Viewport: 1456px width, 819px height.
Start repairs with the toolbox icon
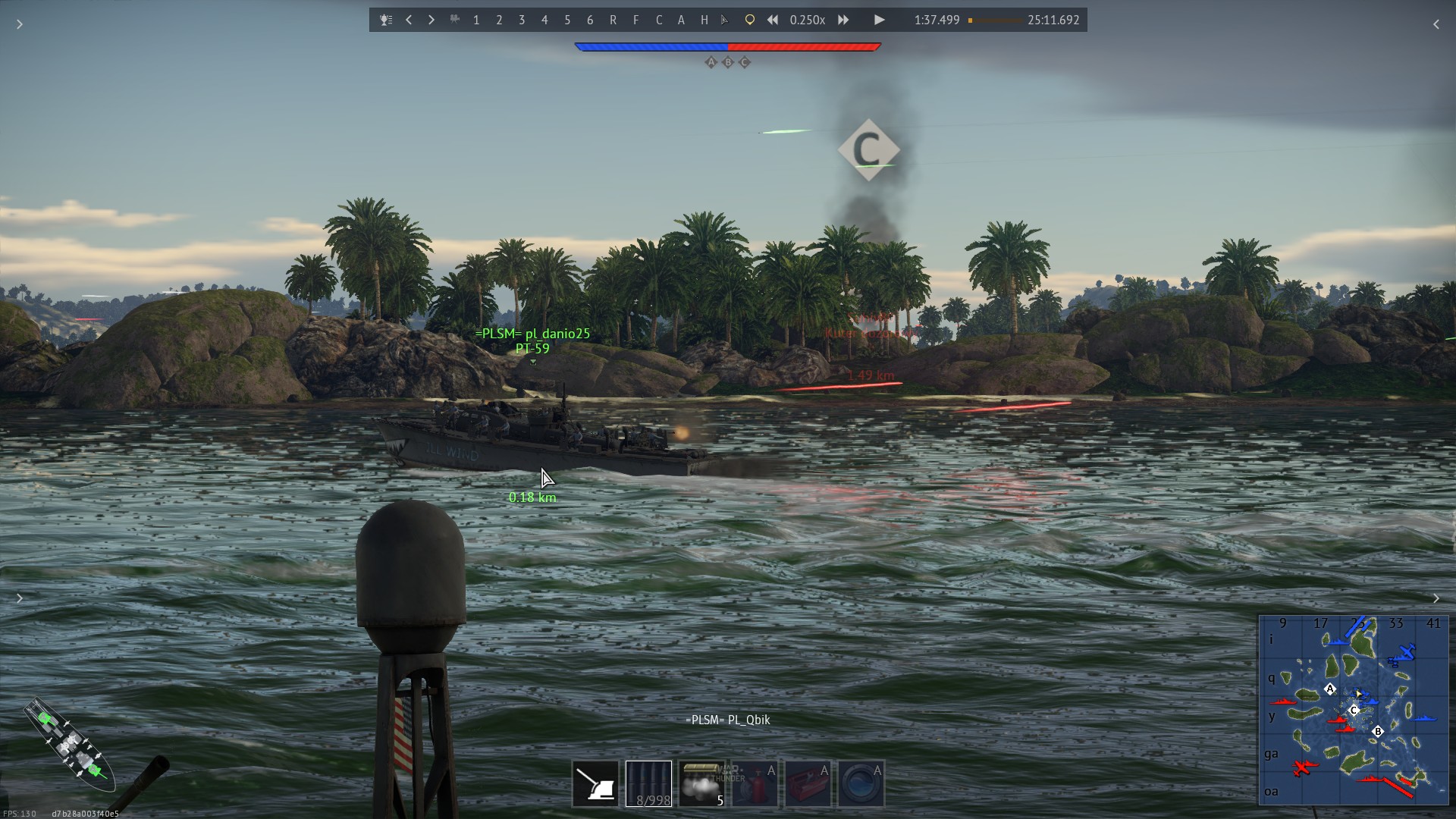click(808, 783)
